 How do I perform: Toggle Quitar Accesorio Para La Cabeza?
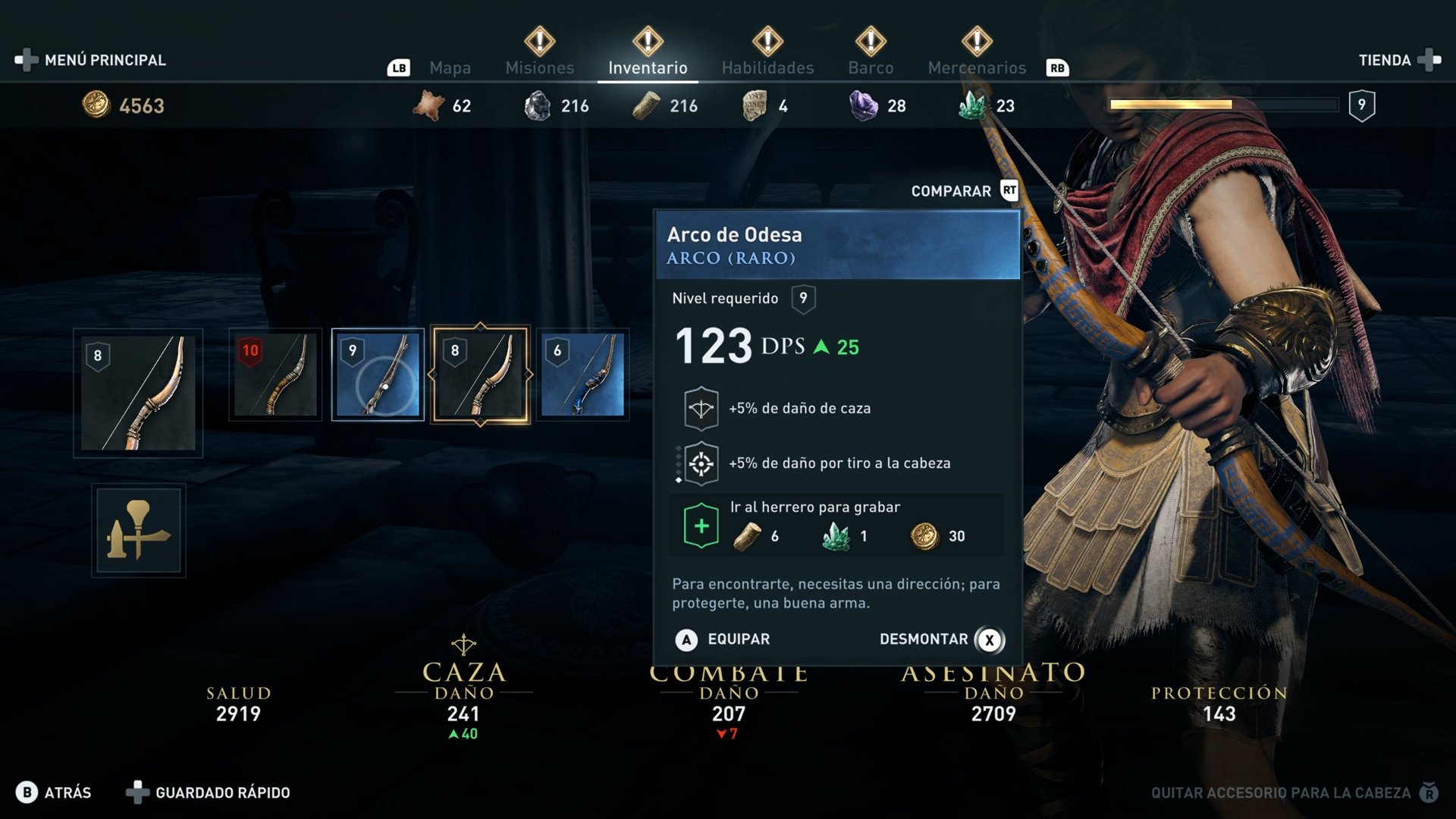click(x=1282, y=792)
